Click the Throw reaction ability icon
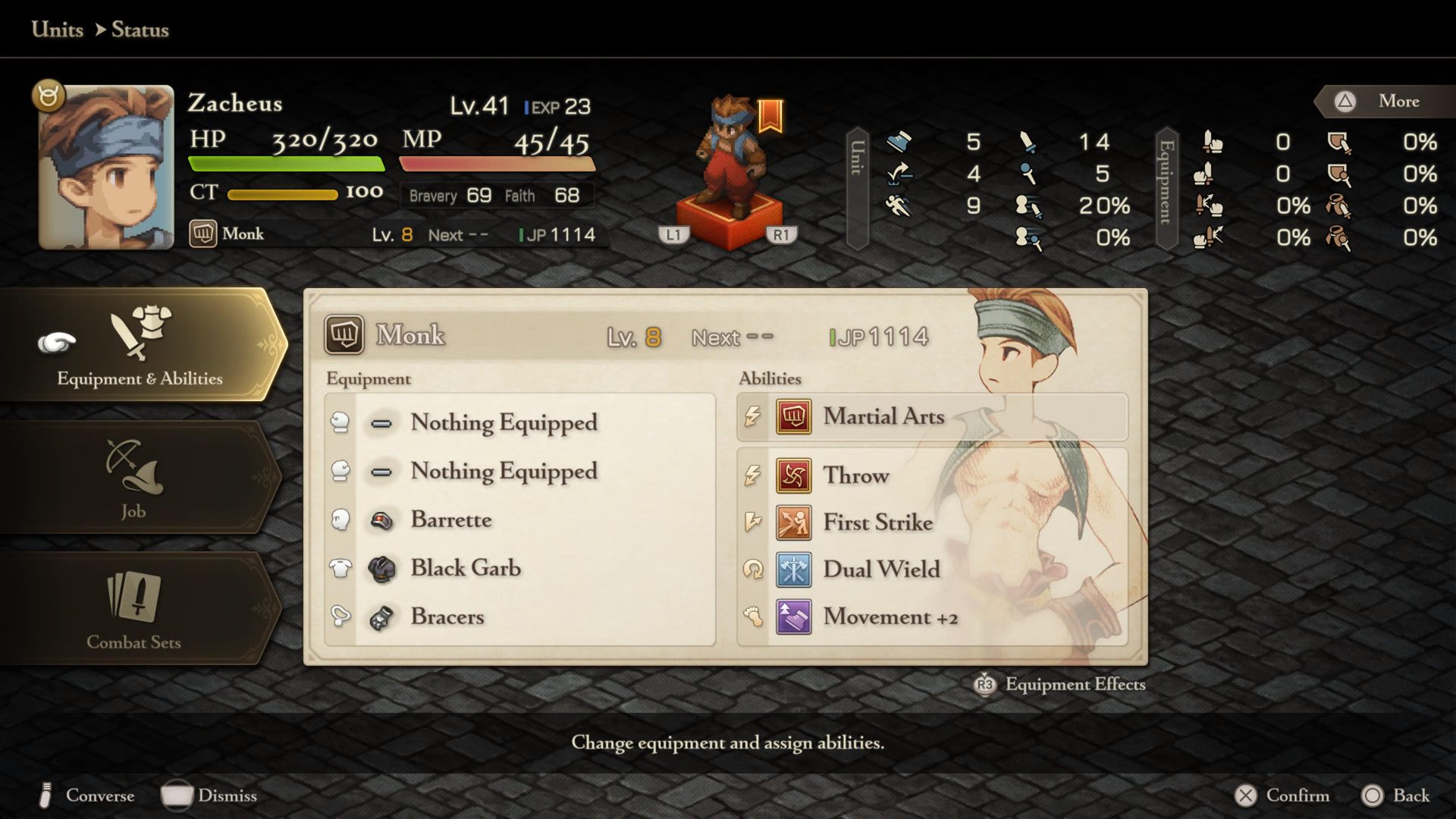The width and height of the screenshot is (1456, 819). (794, 475)
